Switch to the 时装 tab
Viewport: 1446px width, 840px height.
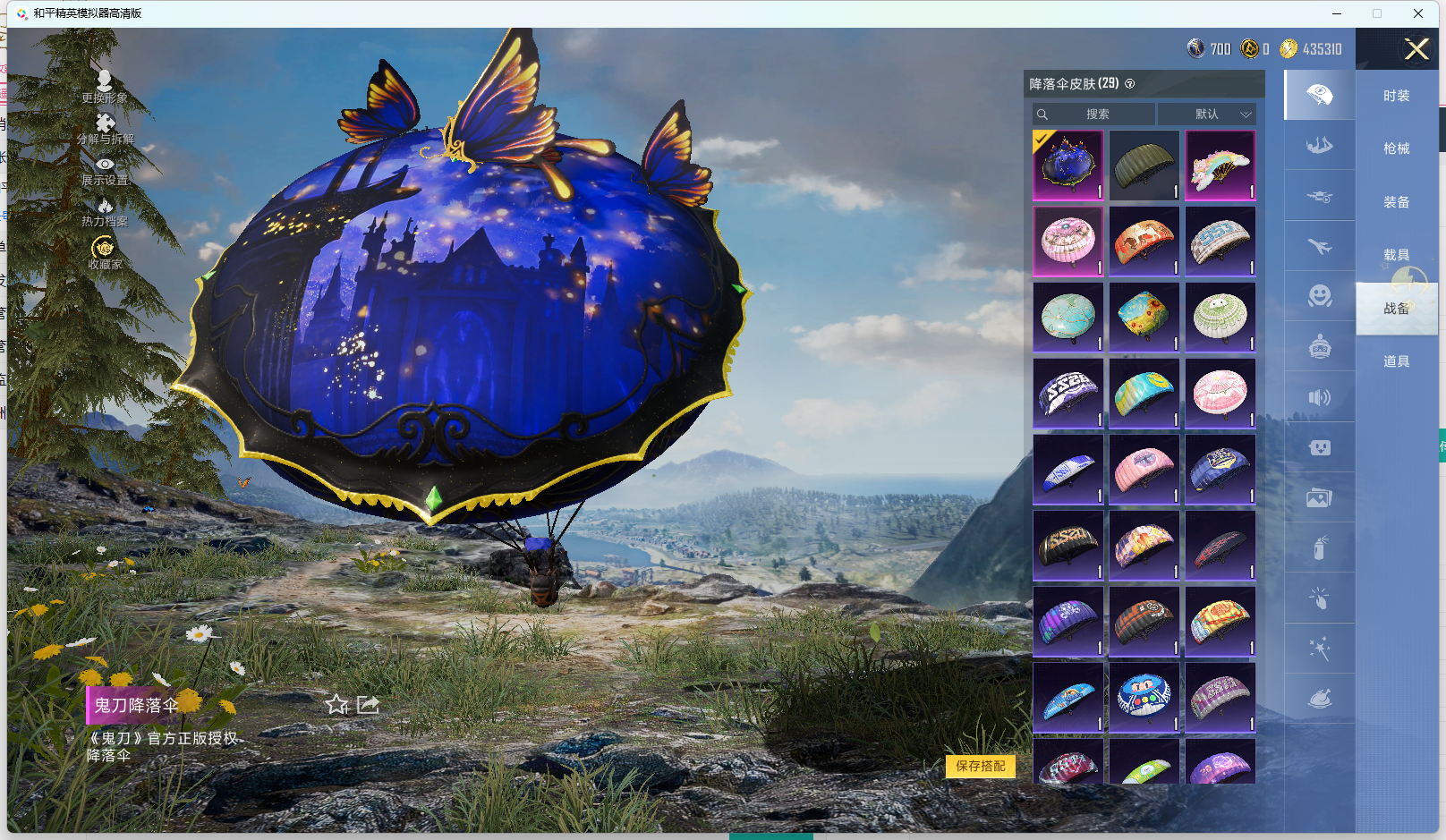[x=1396, y=96]
